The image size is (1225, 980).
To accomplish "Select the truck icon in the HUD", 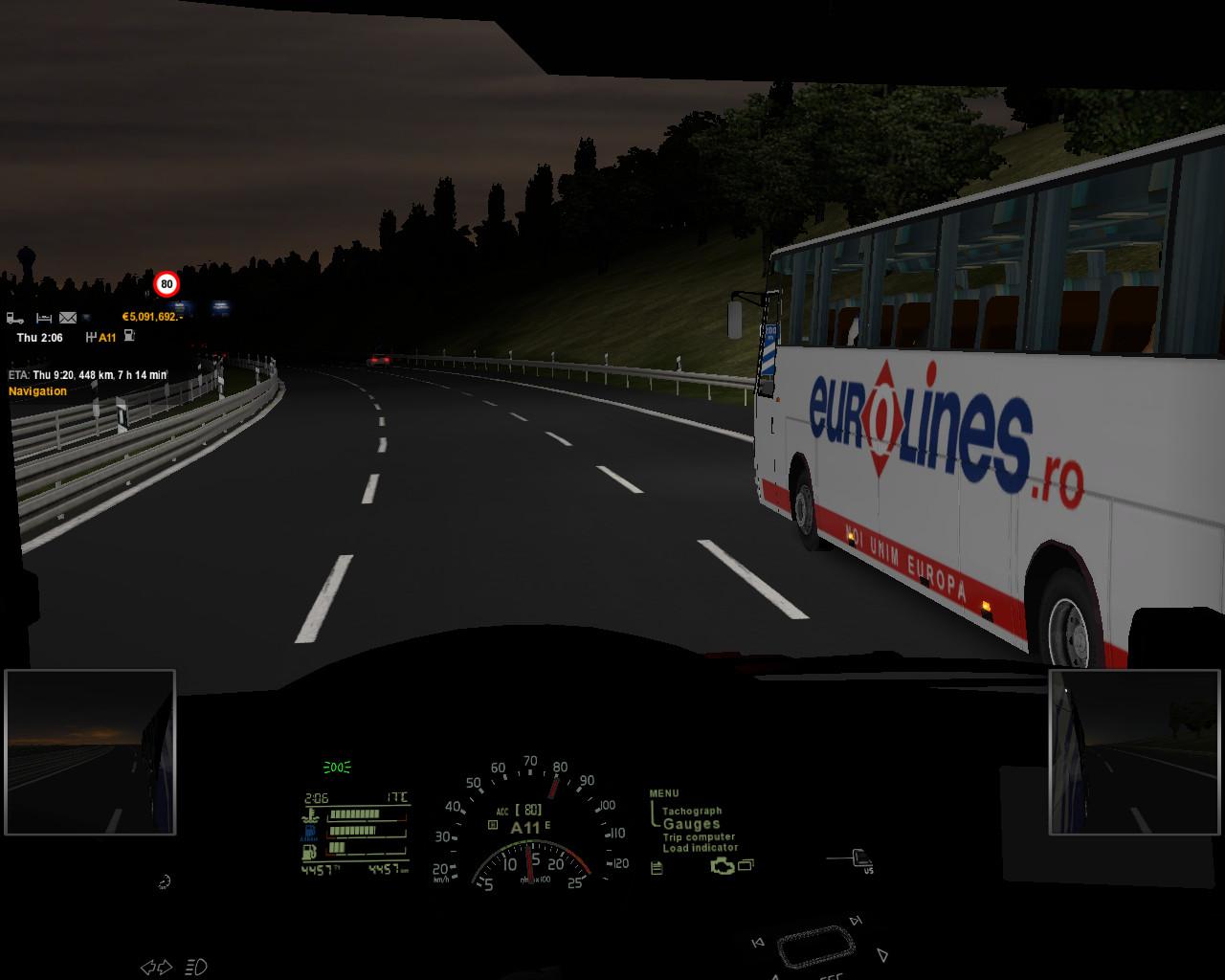I will [x=15, y=318].
